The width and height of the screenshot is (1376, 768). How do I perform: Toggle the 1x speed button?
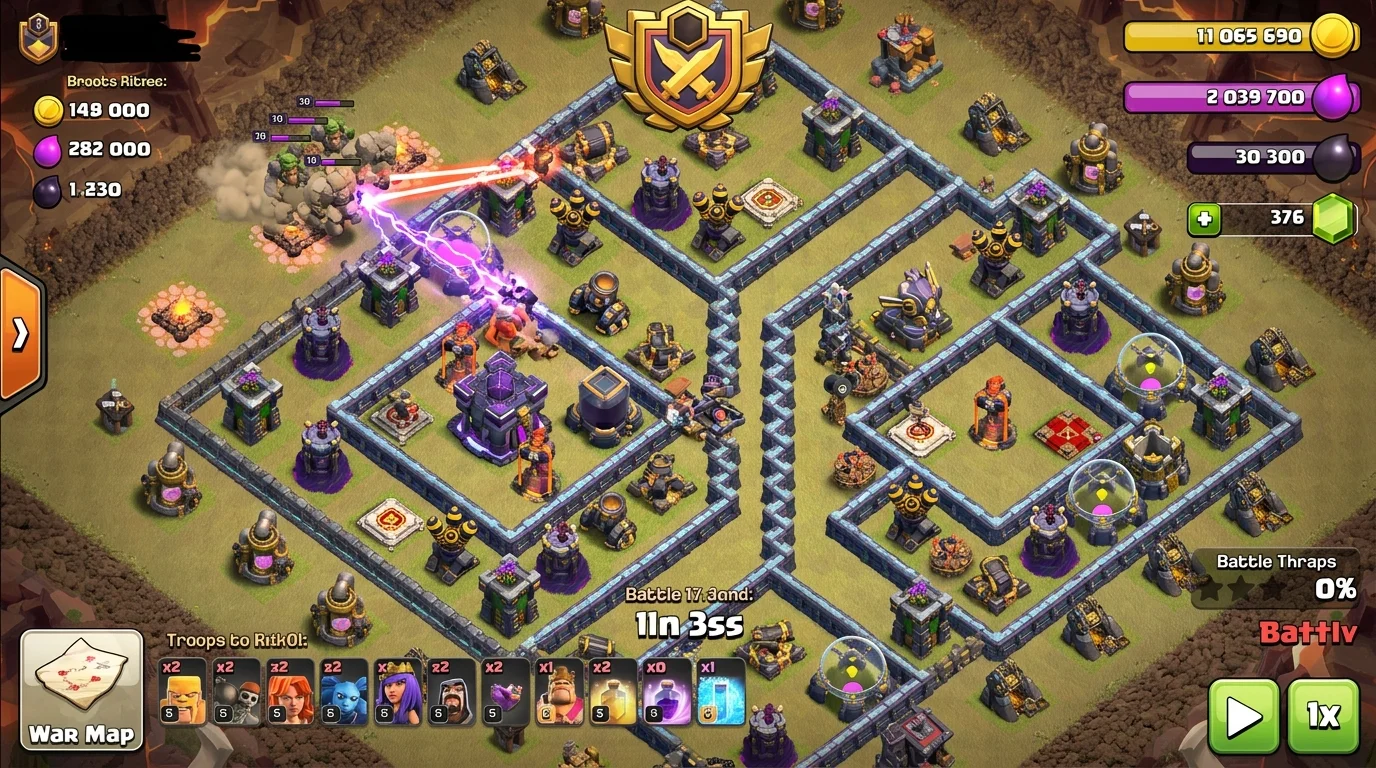[1322, 716]
